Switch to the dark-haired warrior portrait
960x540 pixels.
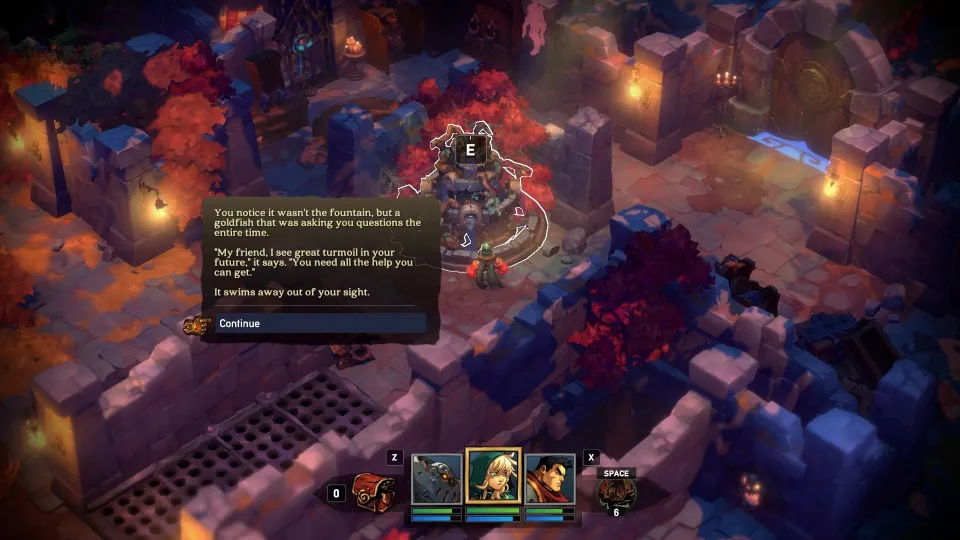(x=550, y=480)
